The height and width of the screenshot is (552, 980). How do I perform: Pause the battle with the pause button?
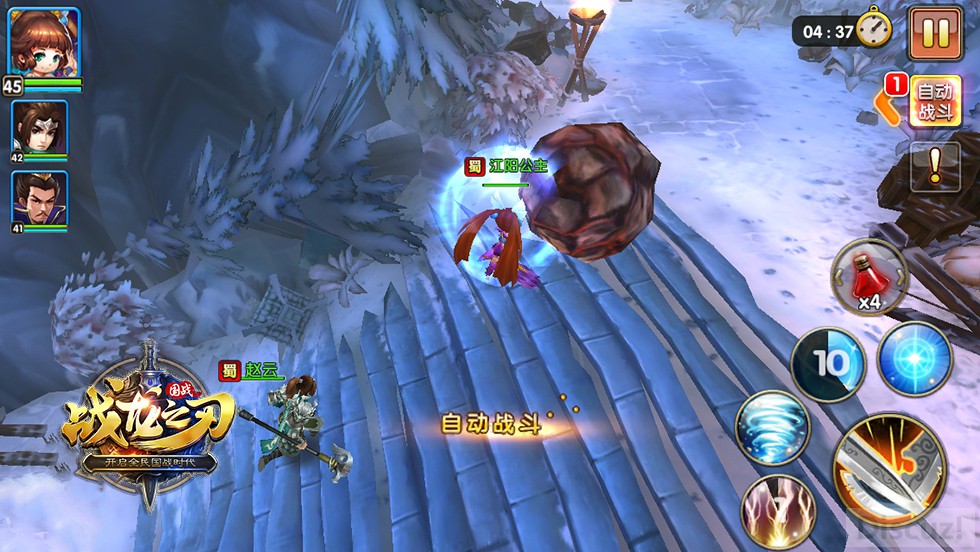tap(935, 33)
